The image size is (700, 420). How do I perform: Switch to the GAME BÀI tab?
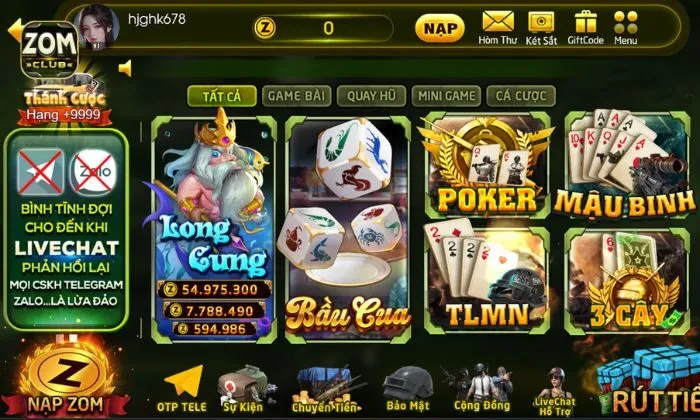(295, 96)
